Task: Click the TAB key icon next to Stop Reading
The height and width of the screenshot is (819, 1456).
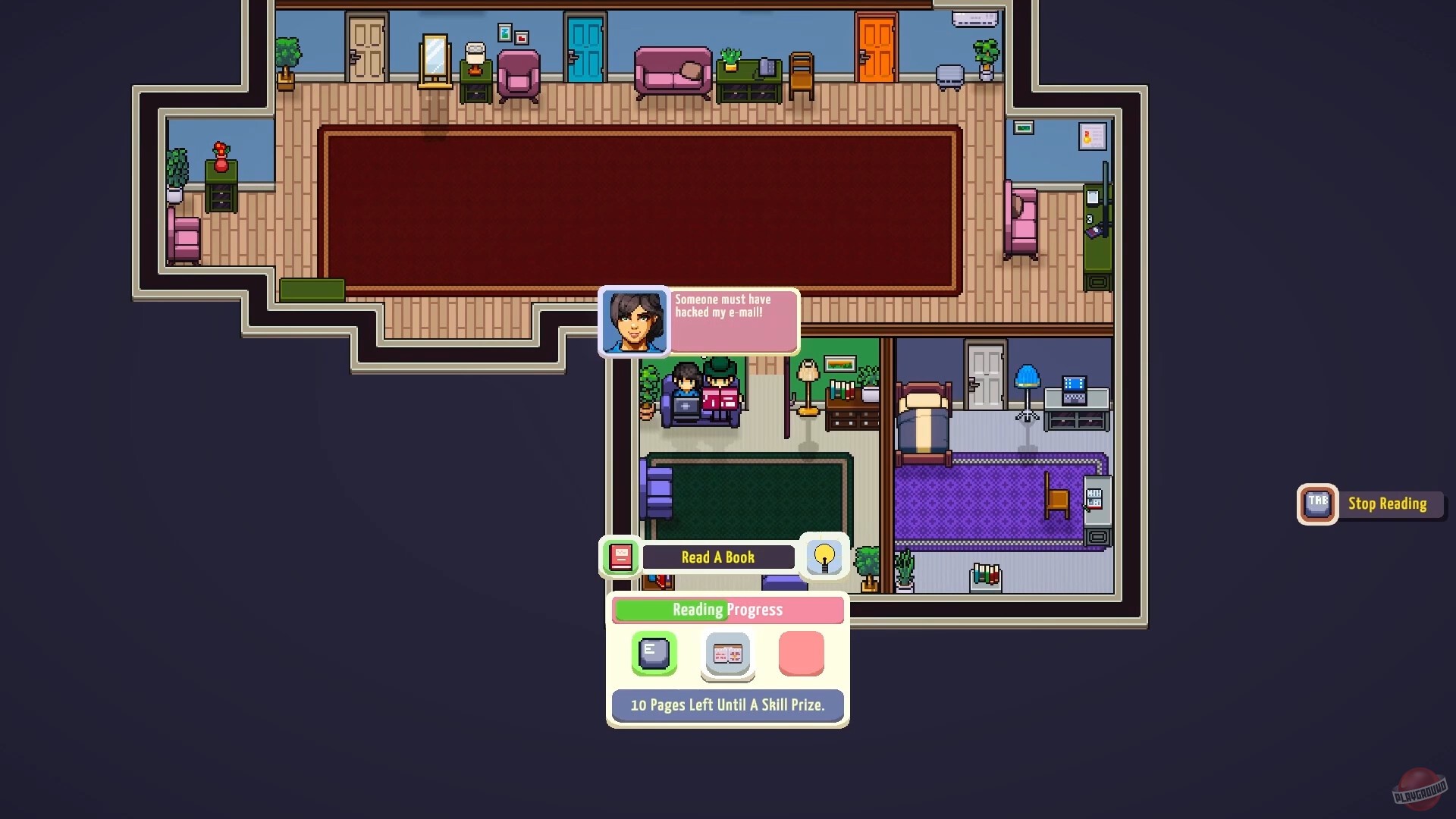Action: click(1317, 504)
